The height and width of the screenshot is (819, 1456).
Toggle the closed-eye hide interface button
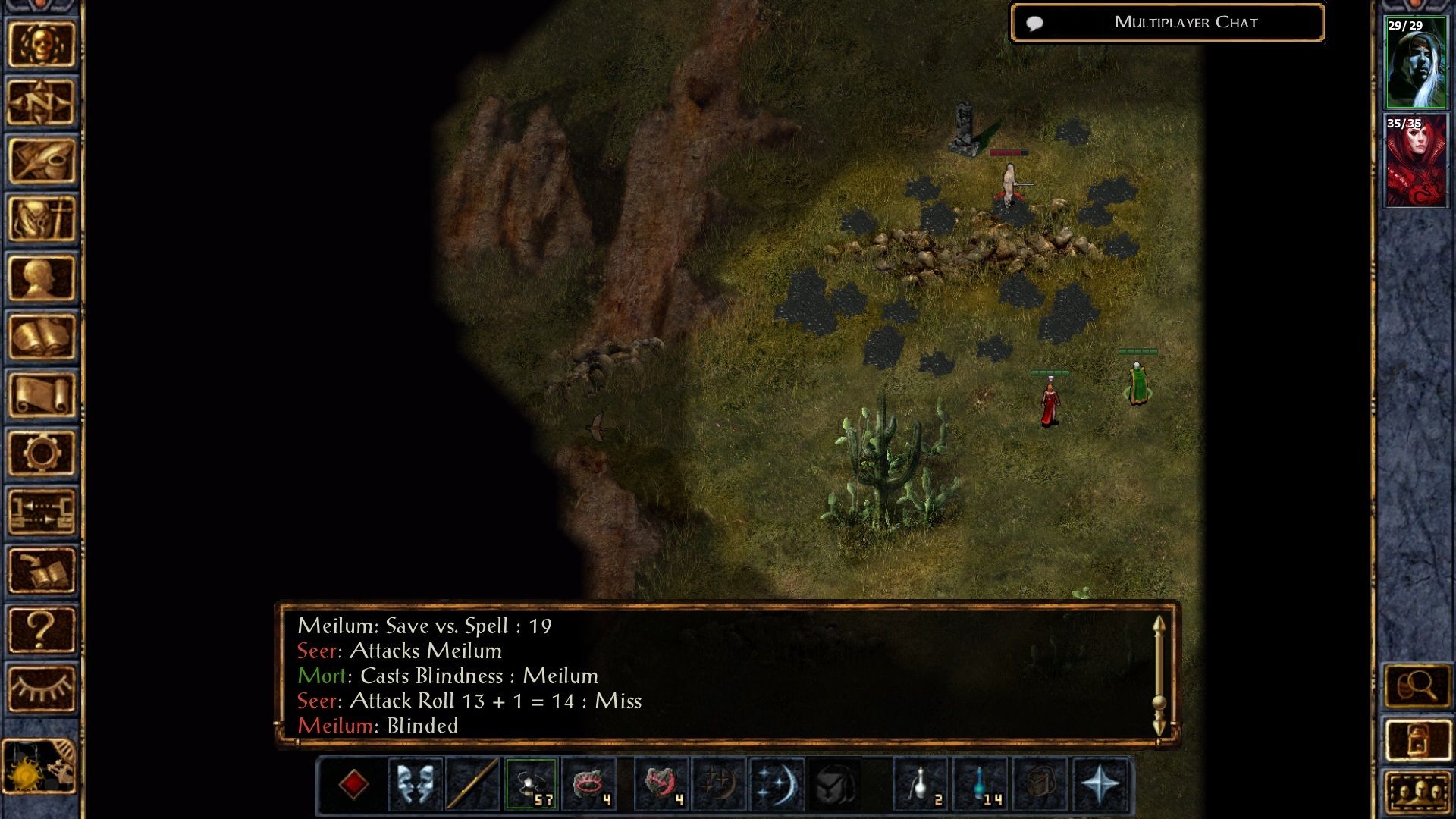42,688
